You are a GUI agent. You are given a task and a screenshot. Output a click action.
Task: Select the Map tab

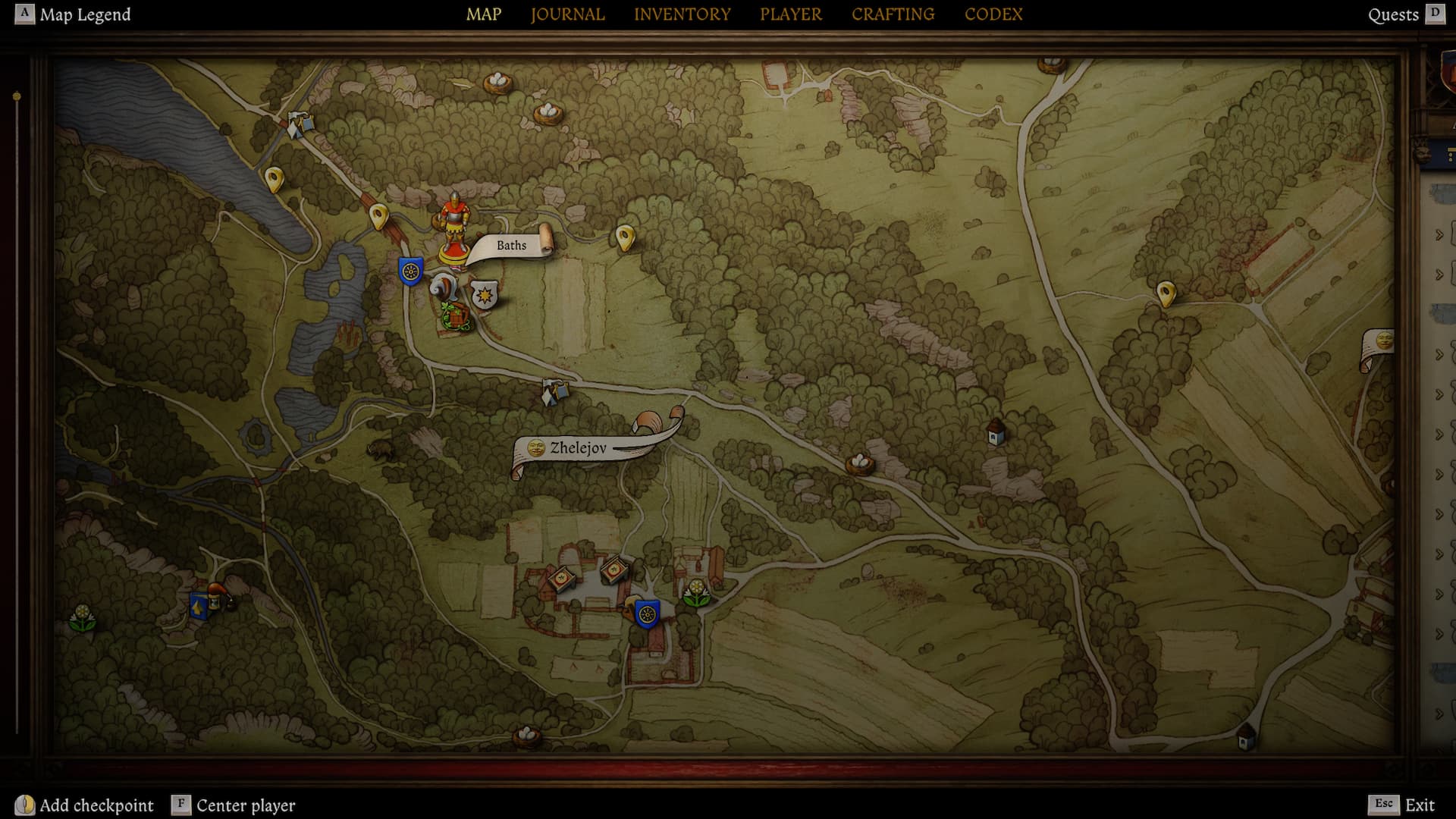click(484, 14)
